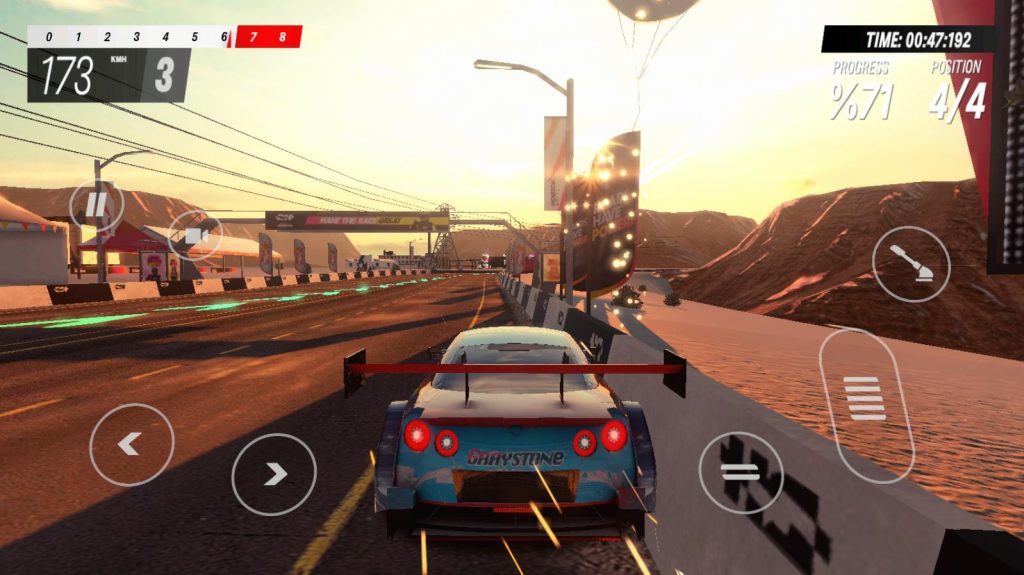Steer left with the left arrow button

(131, 445)
